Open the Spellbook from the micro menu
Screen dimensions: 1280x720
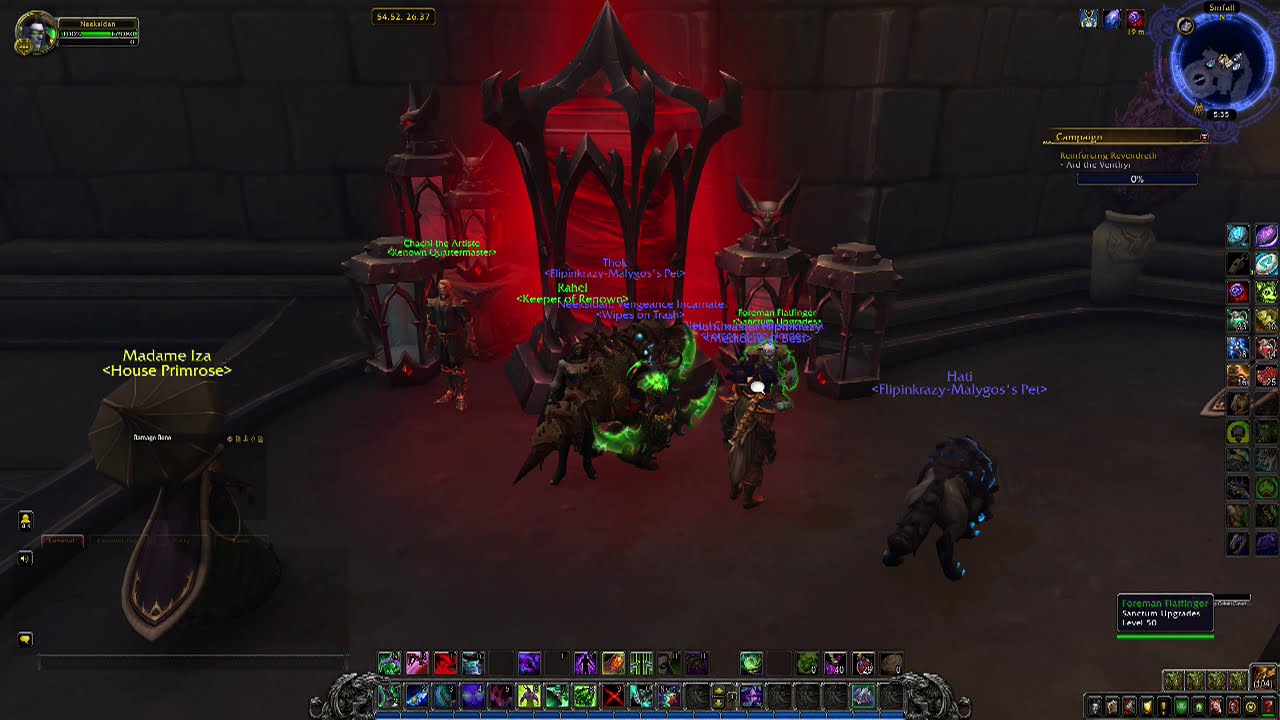(x=1112, y=706)
